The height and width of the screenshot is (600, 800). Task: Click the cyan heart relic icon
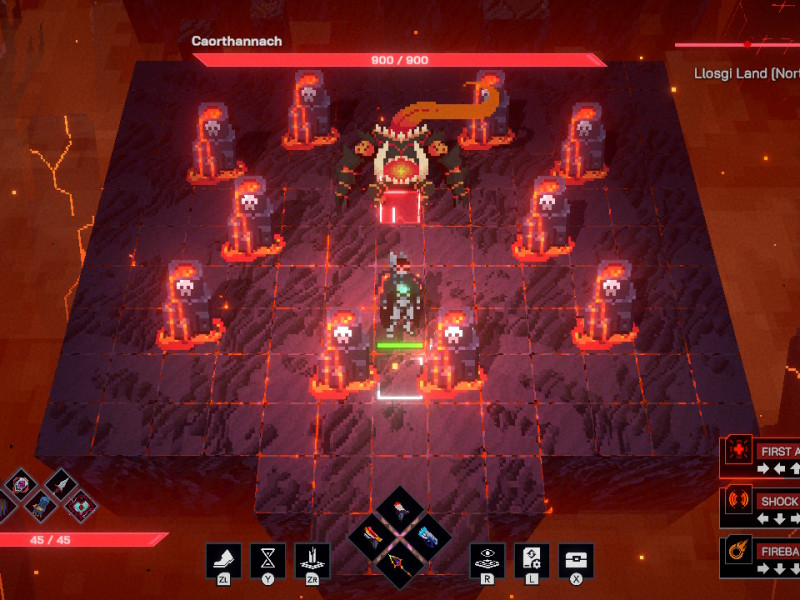[80, 507]
